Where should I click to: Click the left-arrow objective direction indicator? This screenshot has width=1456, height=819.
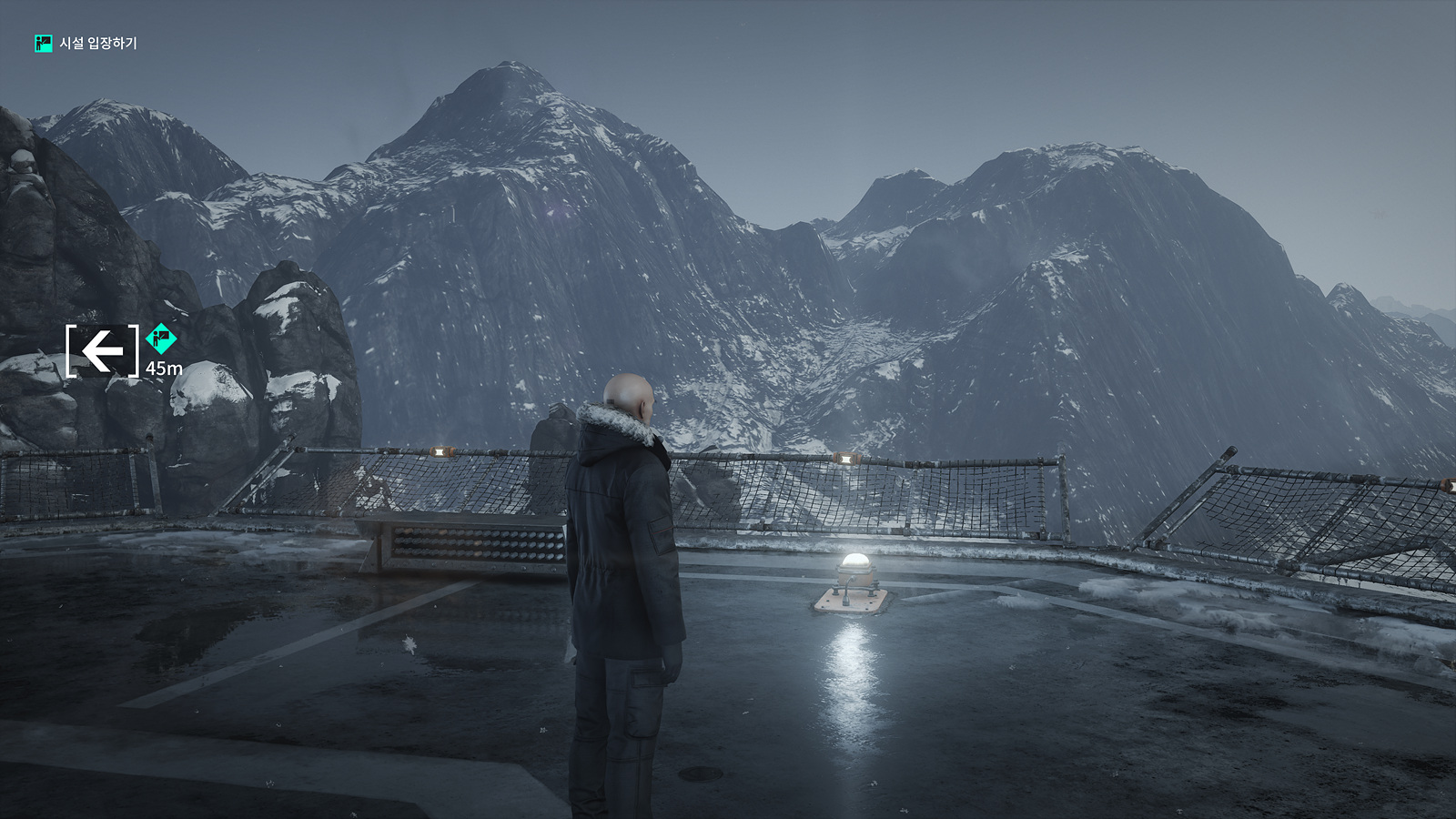pos(103,349)
